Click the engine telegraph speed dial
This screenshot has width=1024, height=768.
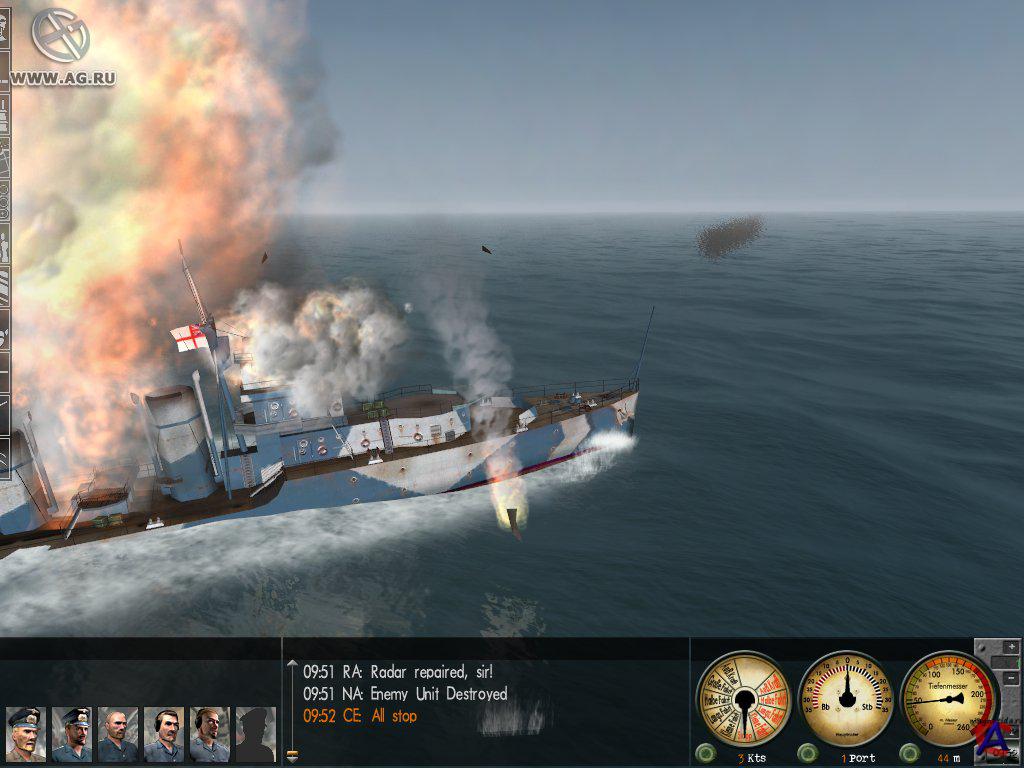point(743,697)
